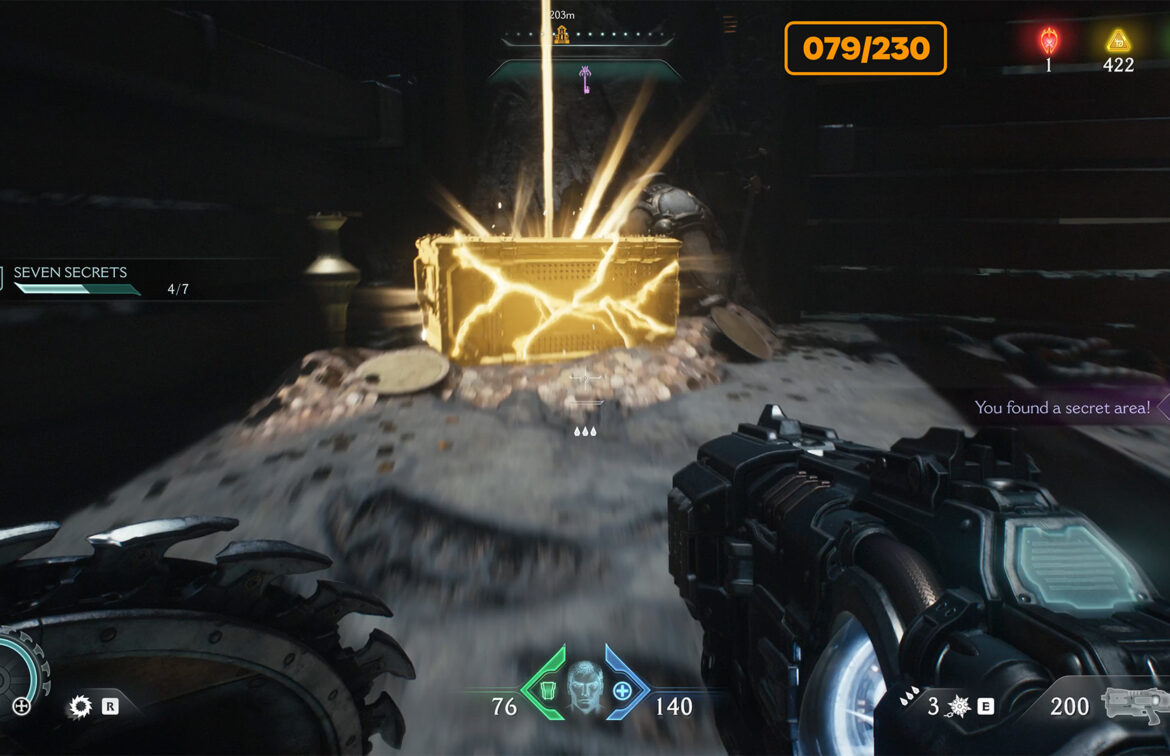Open the Seven Secrets challenge tracker
The height and width of the screenshot is (756, 1170).
pyautogui.click(x=70, y=273)
